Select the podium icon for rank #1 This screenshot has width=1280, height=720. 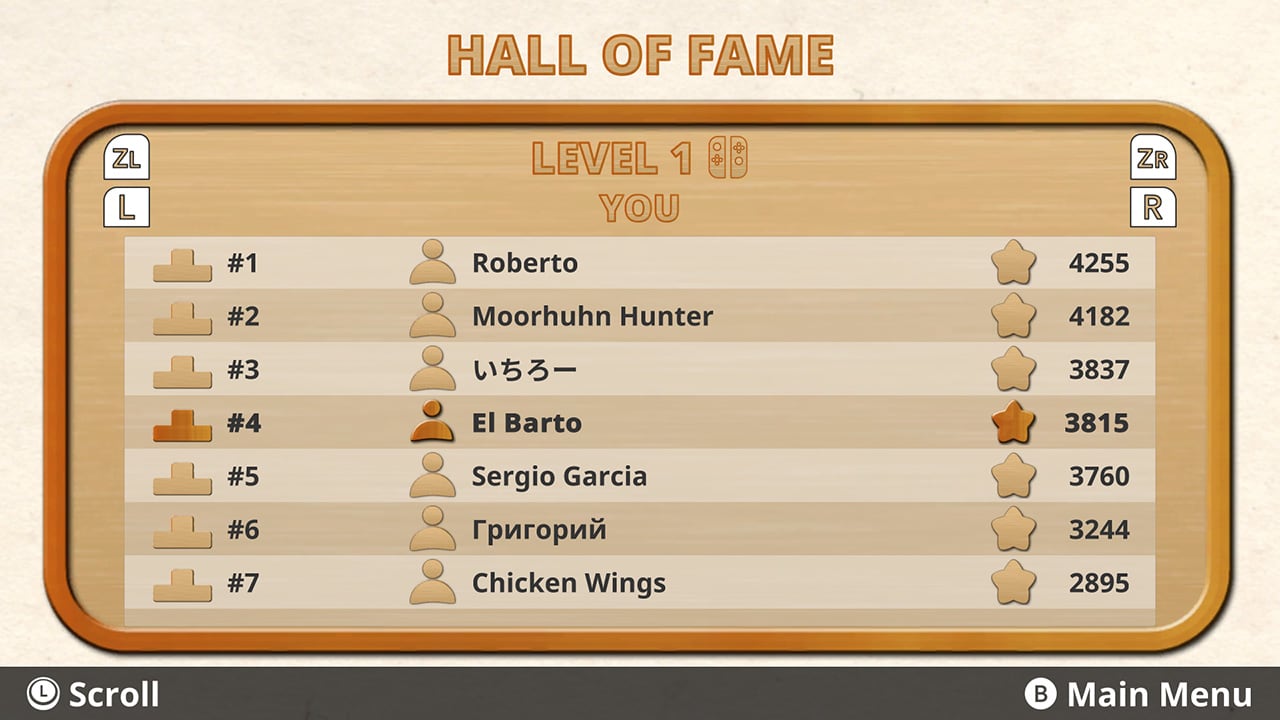(182, 263)
